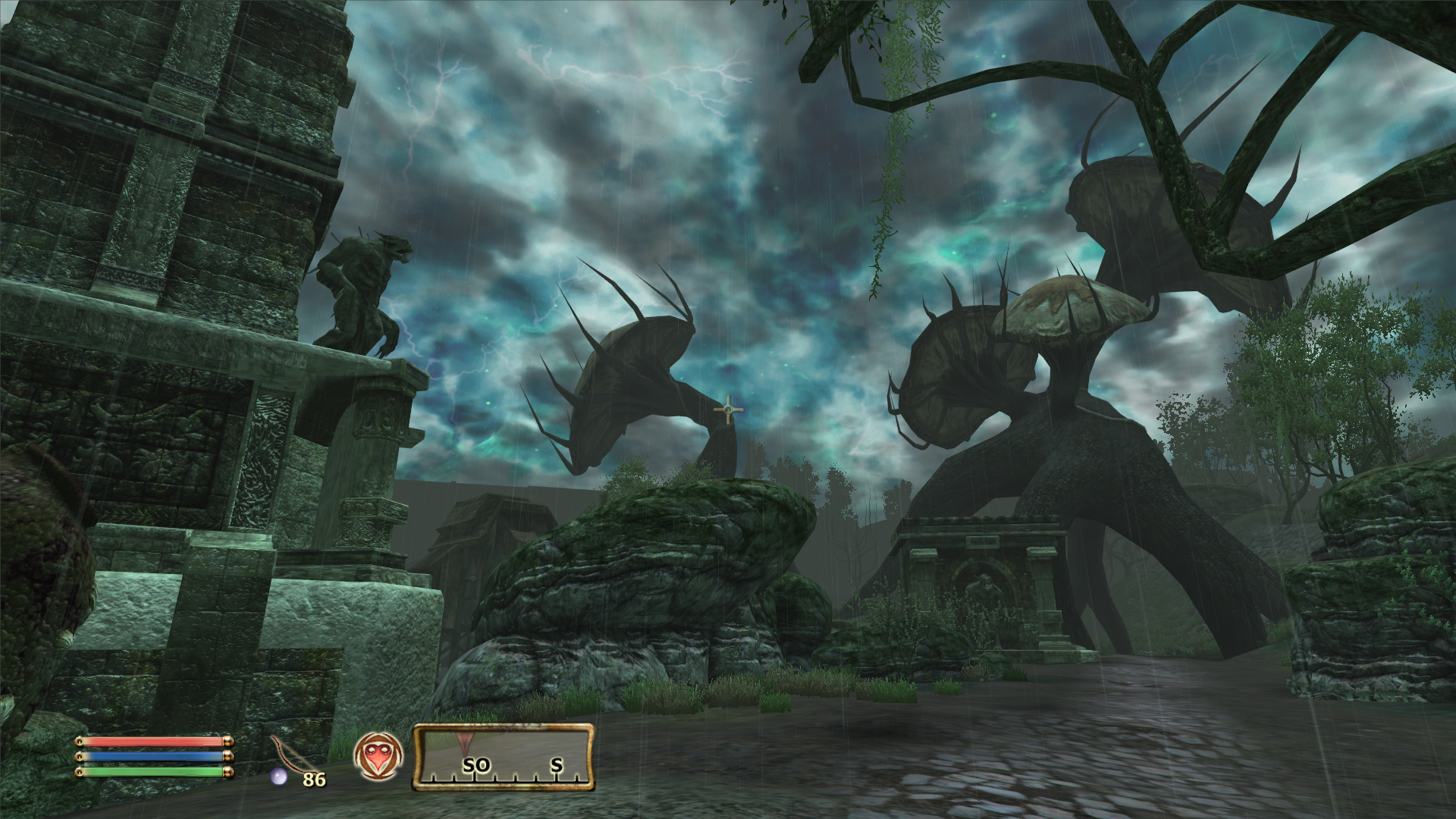Click the compass bar

click(x=504, y=757)
